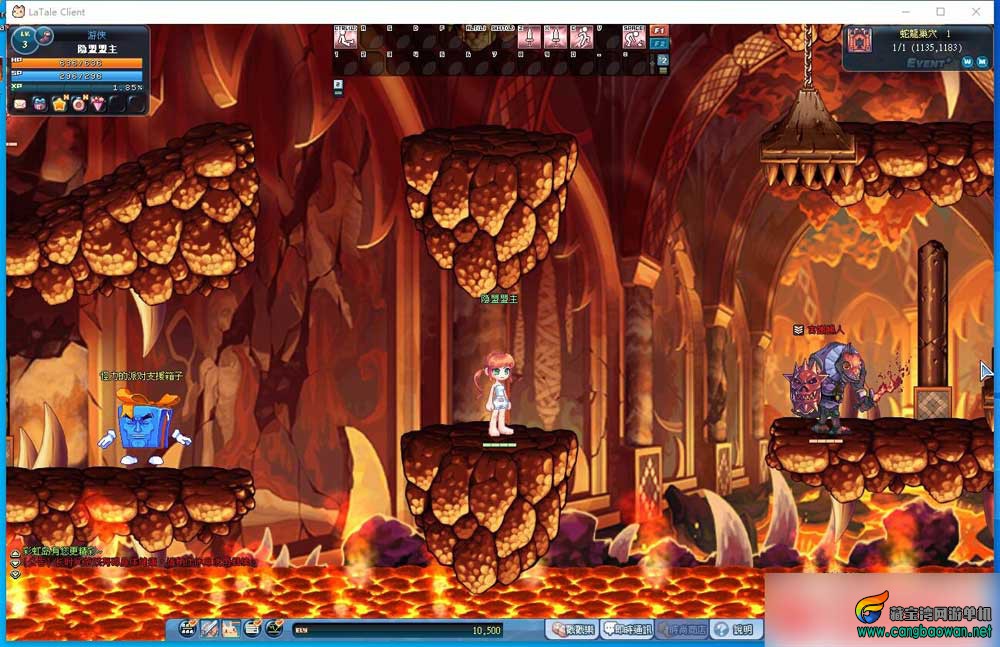Open the 說明 help button
1000x647 pixels.
click(735, 630)
